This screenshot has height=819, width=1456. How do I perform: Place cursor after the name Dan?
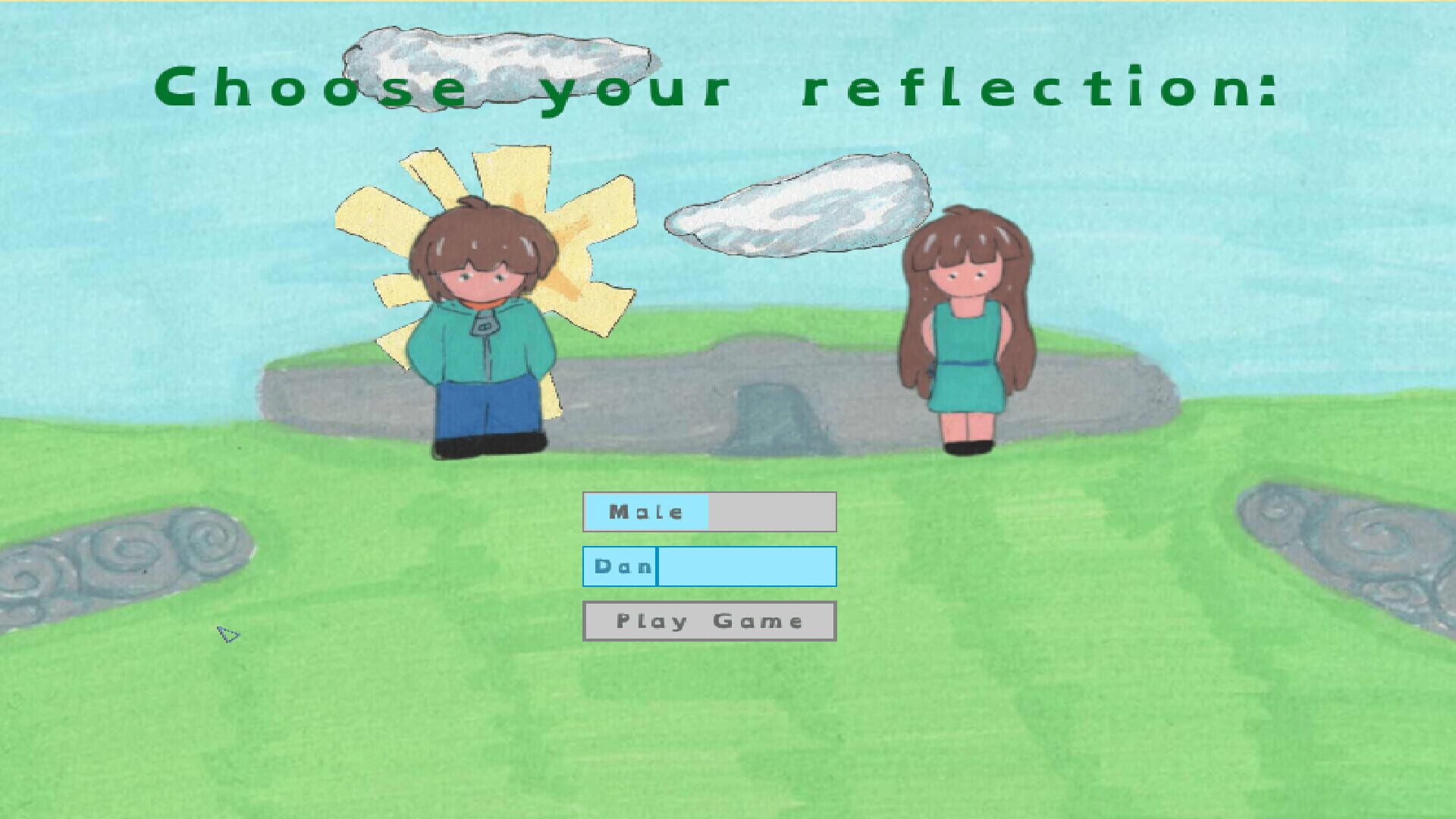point(656,566)
